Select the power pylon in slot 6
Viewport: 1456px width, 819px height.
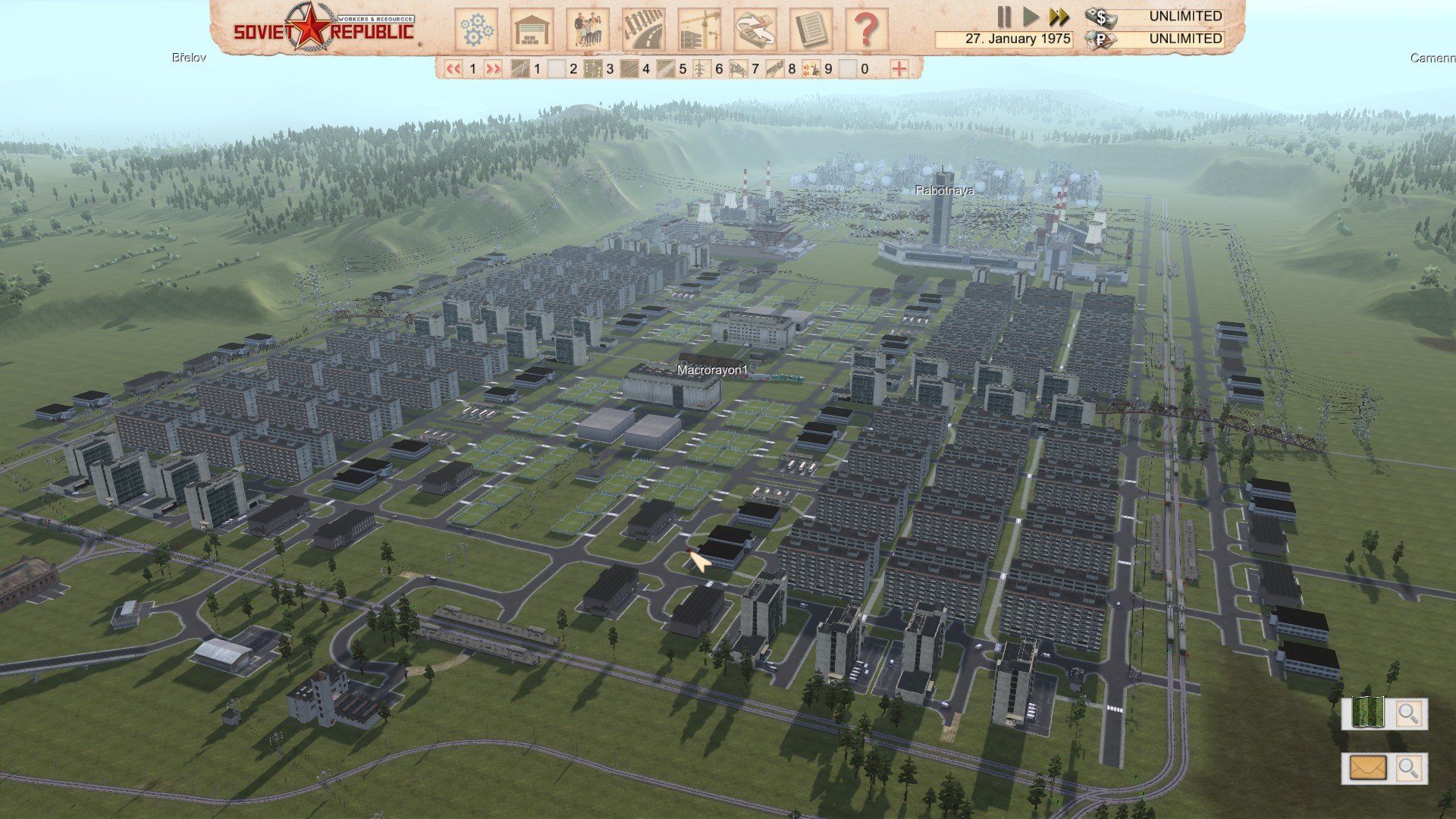pyautogui.click(x=702, y=69)
